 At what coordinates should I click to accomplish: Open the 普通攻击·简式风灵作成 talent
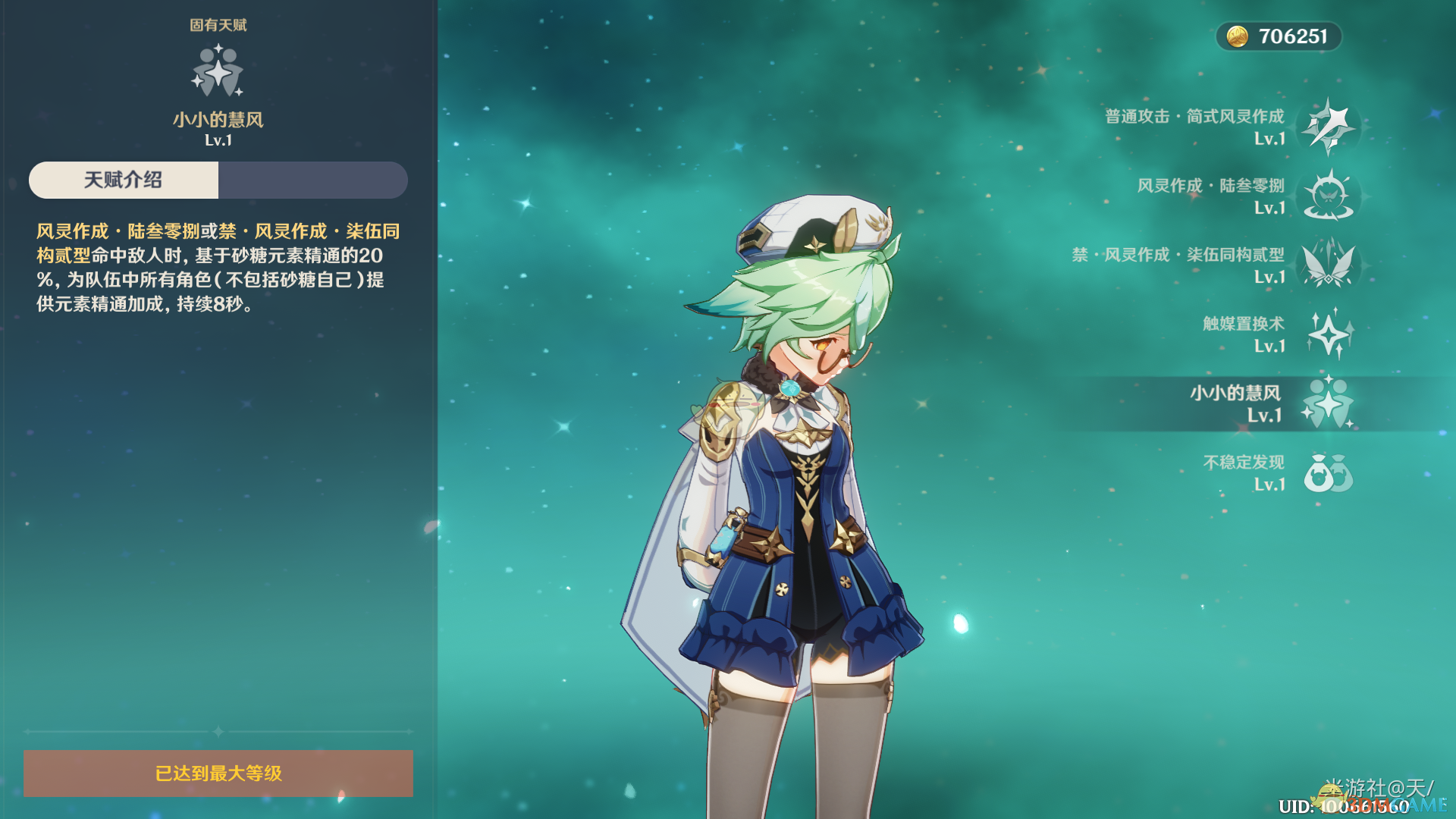[x=1329, y=127]
